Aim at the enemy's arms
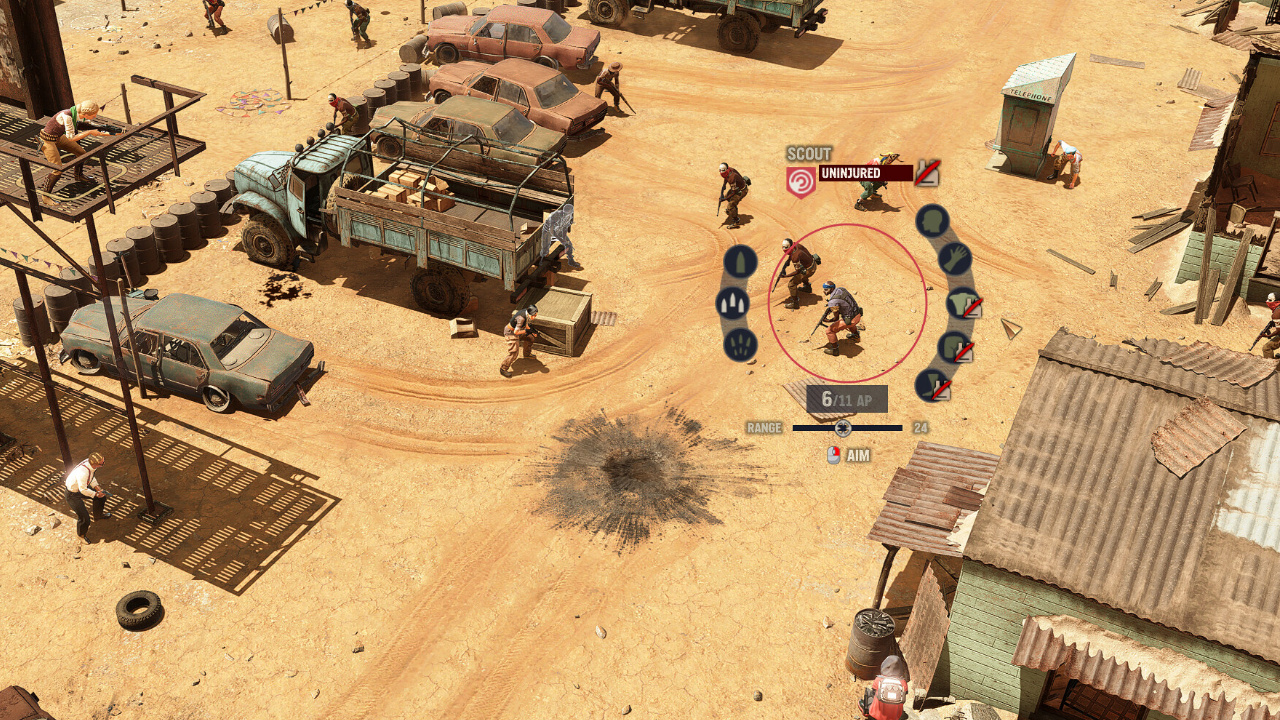The height and width of the screenshot is (720, 1280). (955, 259)
